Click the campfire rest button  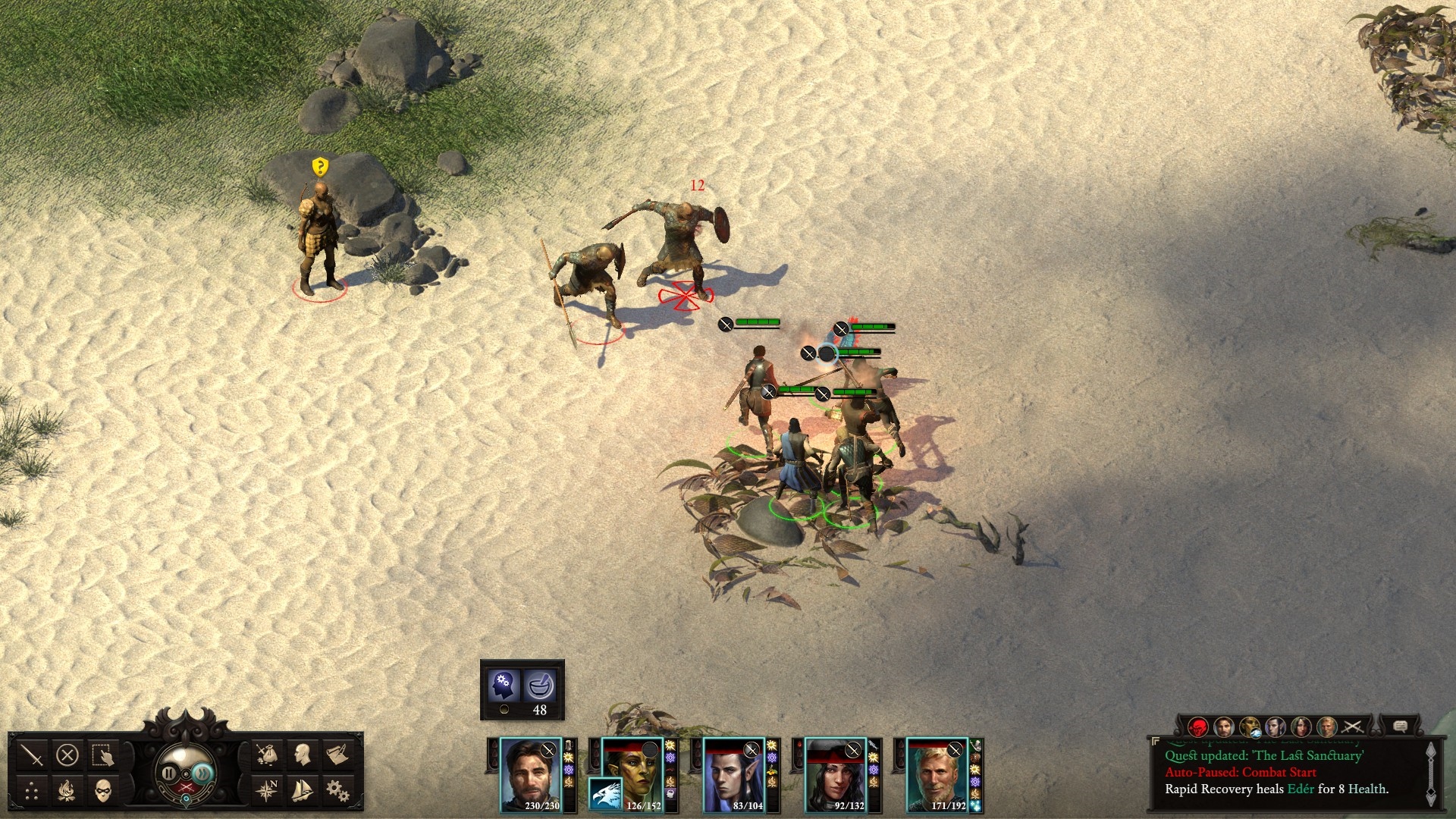[67, 792]
